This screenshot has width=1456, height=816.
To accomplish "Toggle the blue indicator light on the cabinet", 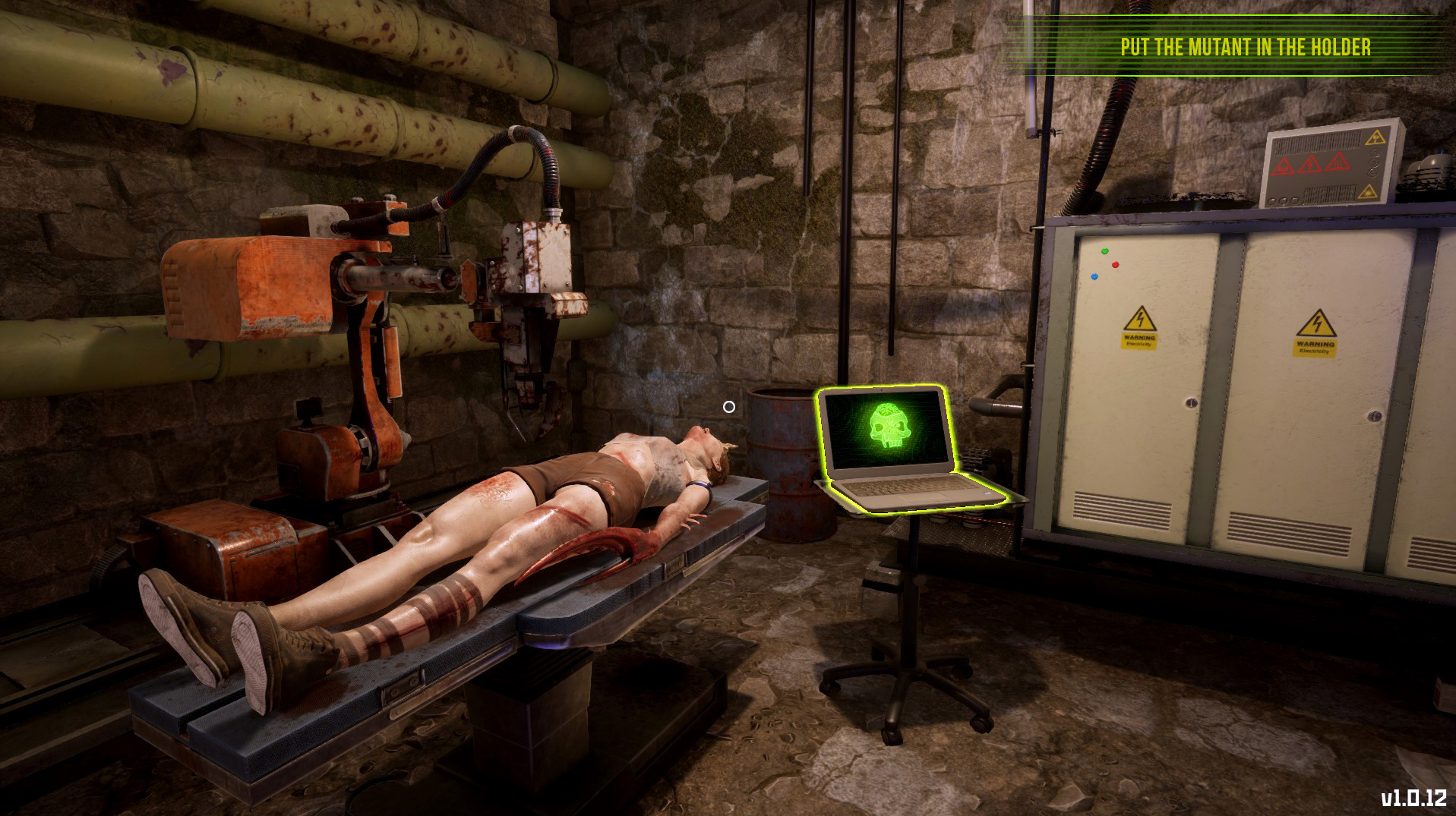I will click(x=1094, y=276).
